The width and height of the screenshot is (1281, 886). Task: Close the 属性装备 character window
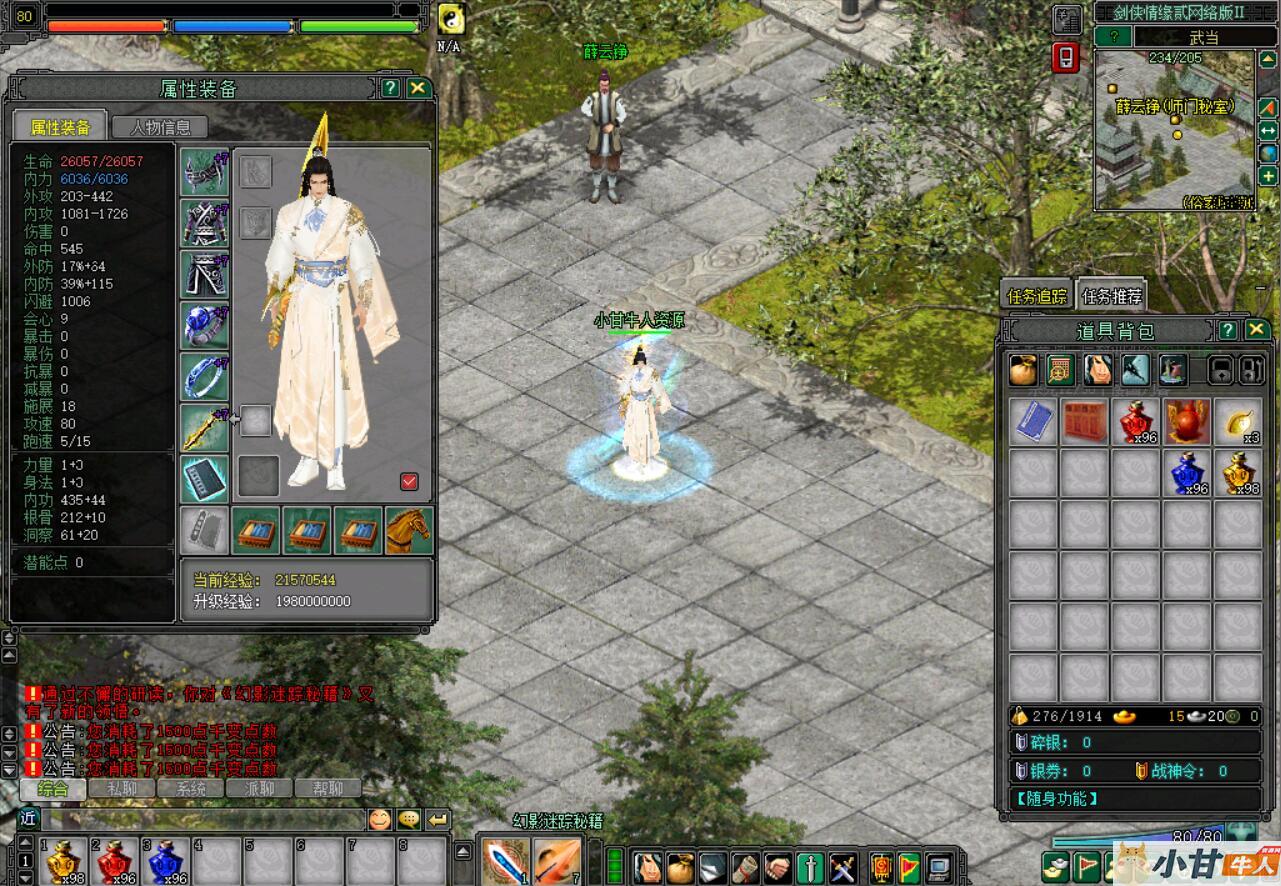click(x=418, y=88)
